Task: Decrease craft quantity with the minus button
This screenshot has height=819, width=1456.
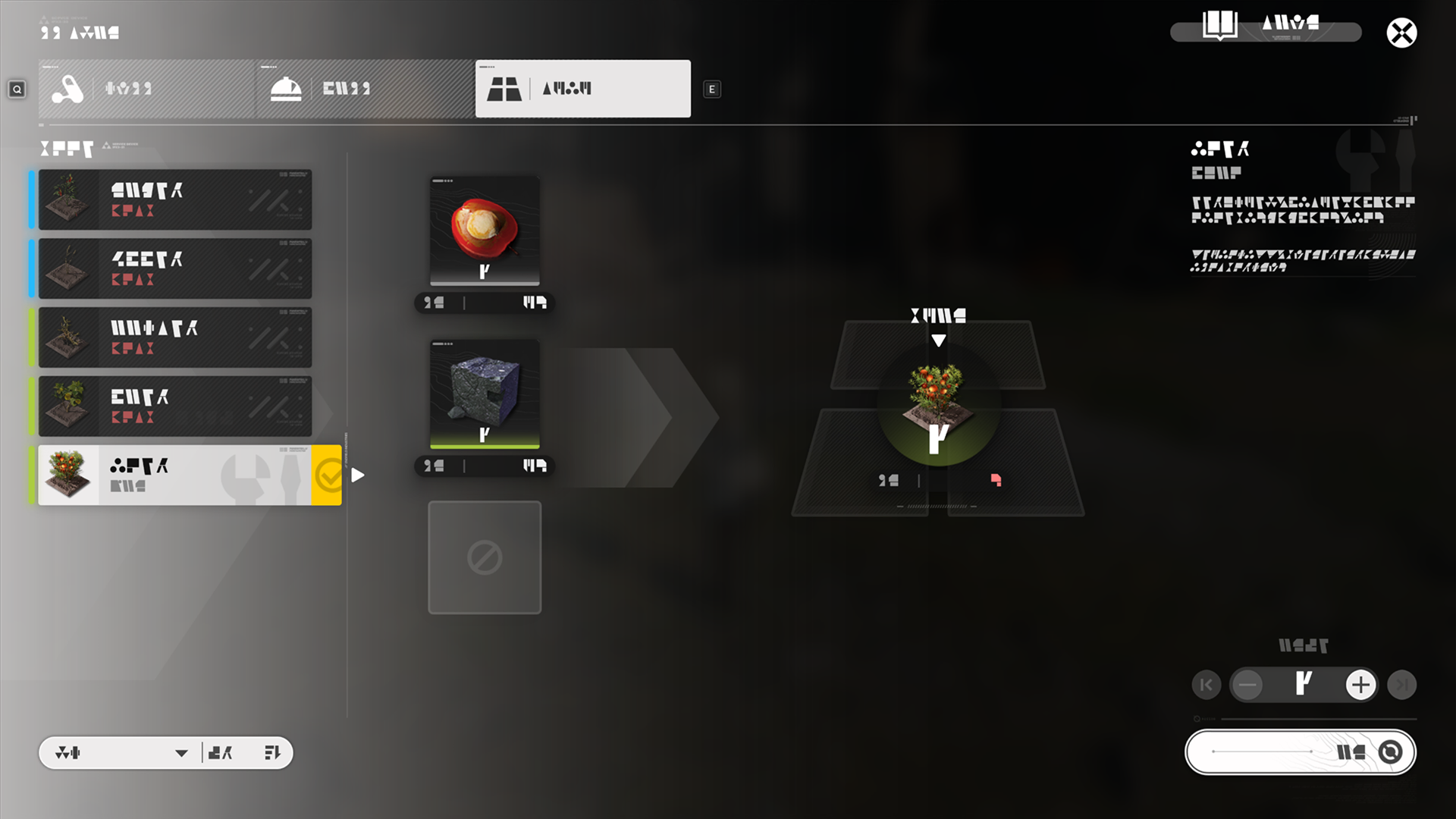Action: (1247, 685)
